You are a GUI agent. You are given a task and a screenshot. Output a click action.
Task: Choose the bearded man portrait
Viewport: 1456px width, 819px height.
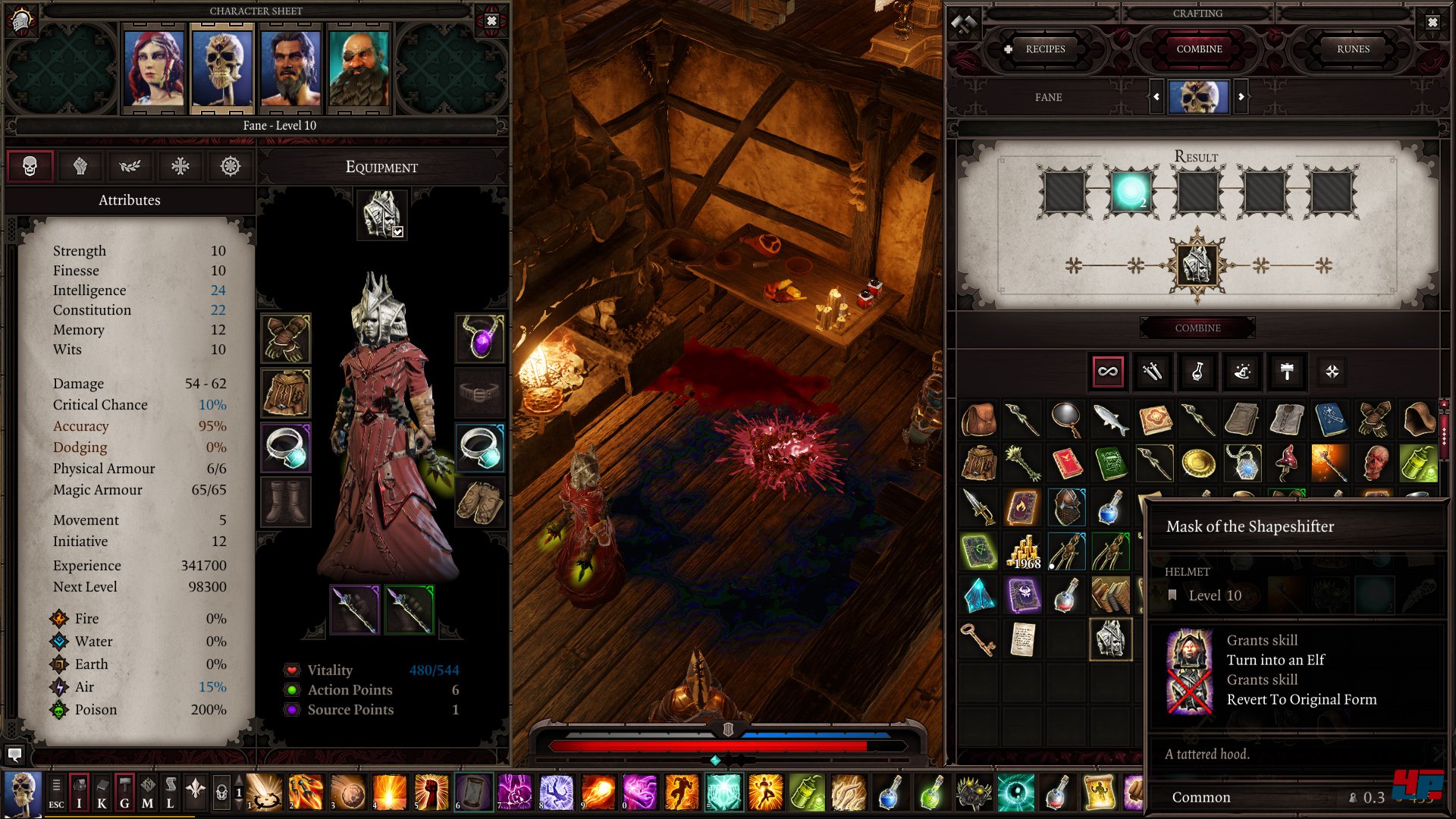[x=290, y=68]
